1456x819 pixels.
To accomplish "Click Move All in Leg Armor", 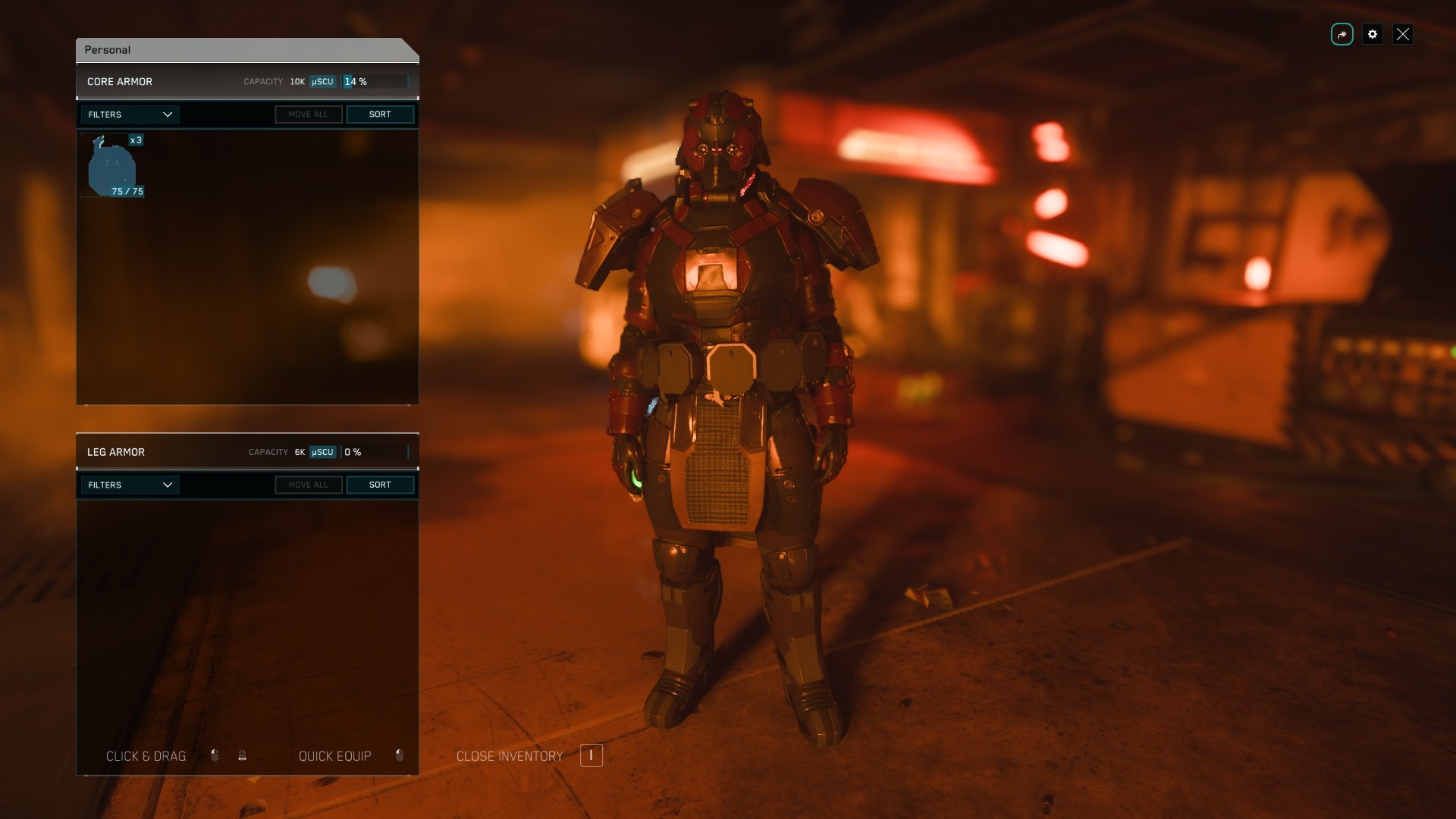I will (x=309, y=485).
